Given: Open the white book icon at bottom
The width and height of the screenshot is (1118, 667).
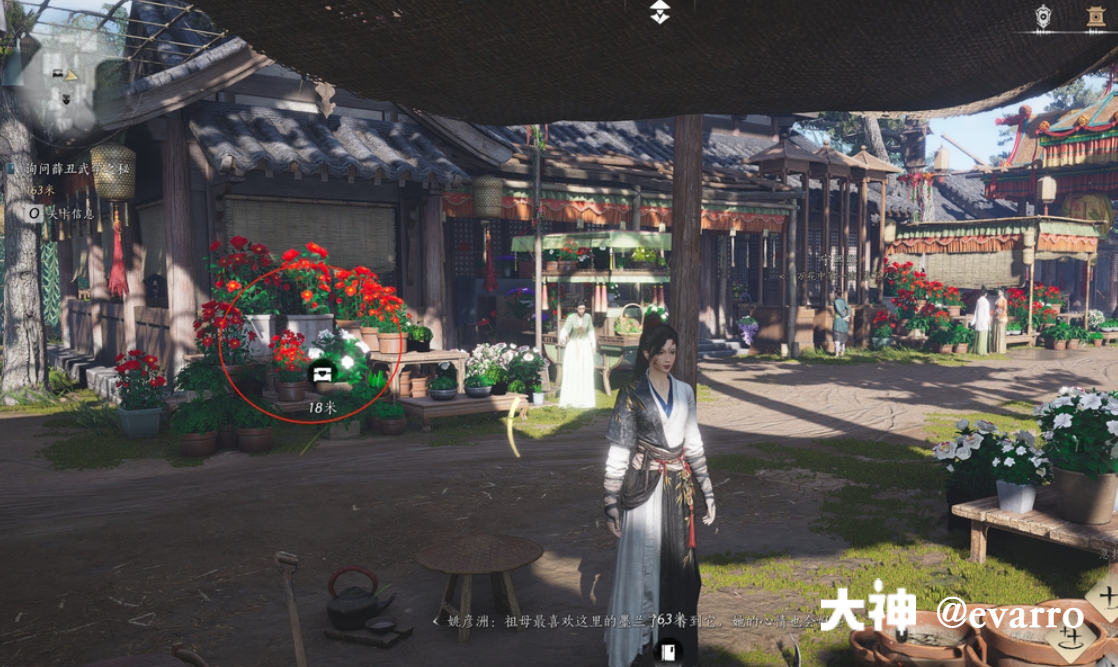Looking at the screenshot, I should click(x=667, y=653).
